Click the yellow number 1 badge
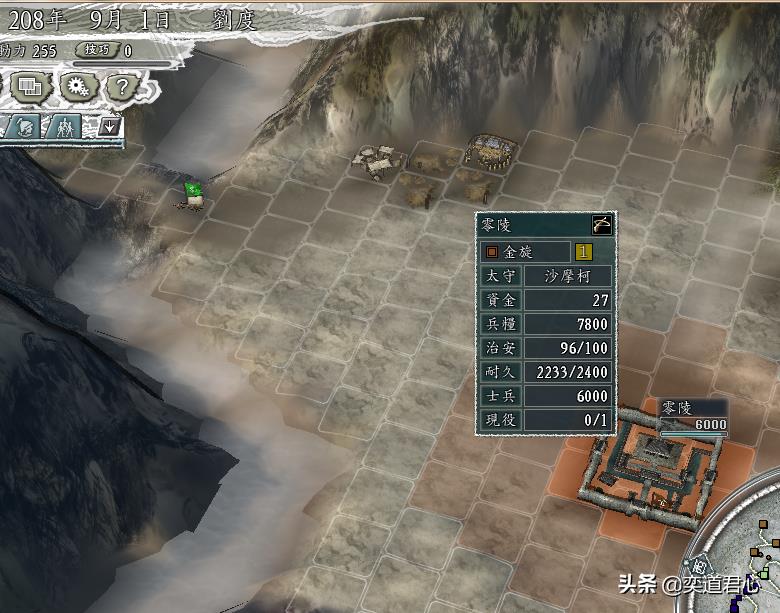The image size is (780, 613). point(583,252)
